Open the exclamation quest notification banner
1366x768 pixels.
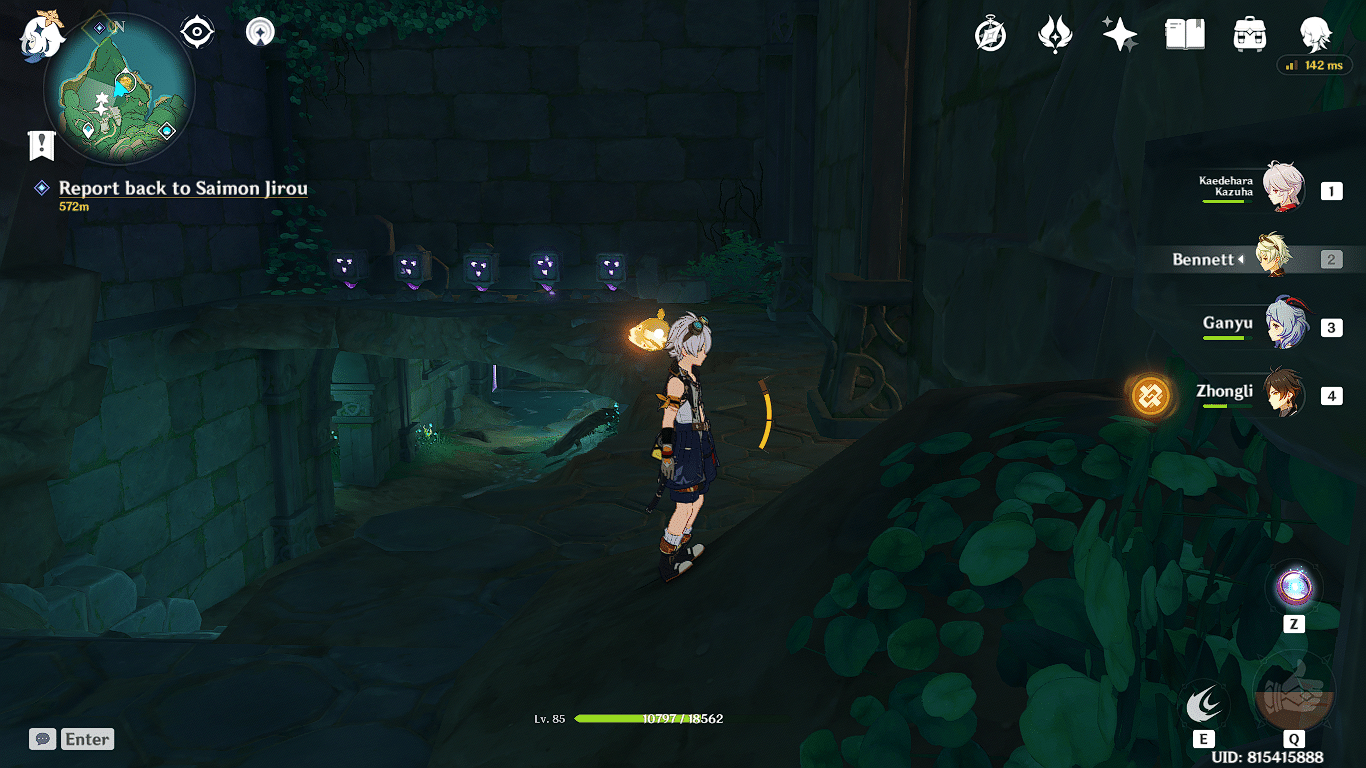39,143
